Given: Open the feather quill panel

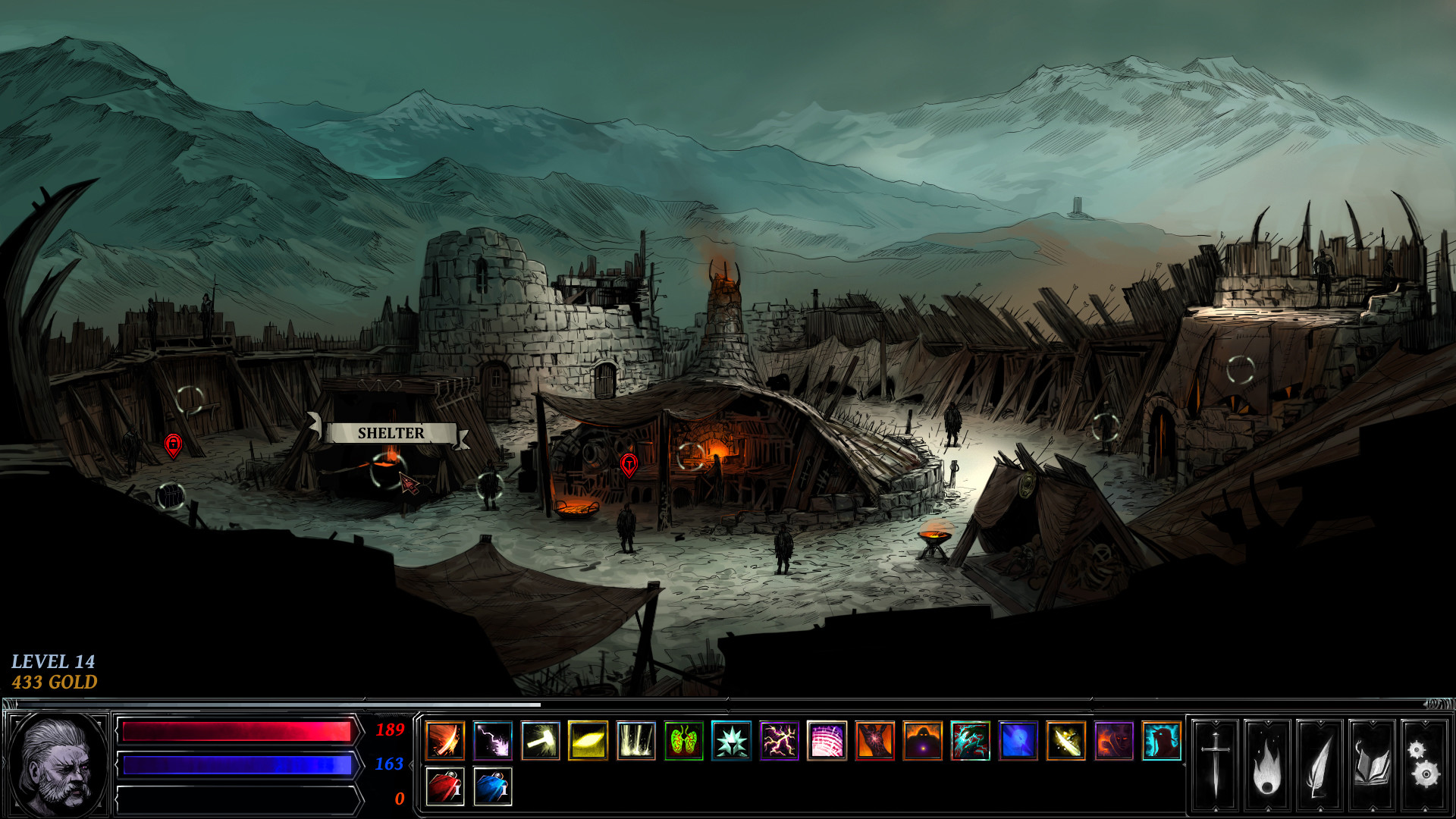Looking at the screenshot, I should [1319, 766].
